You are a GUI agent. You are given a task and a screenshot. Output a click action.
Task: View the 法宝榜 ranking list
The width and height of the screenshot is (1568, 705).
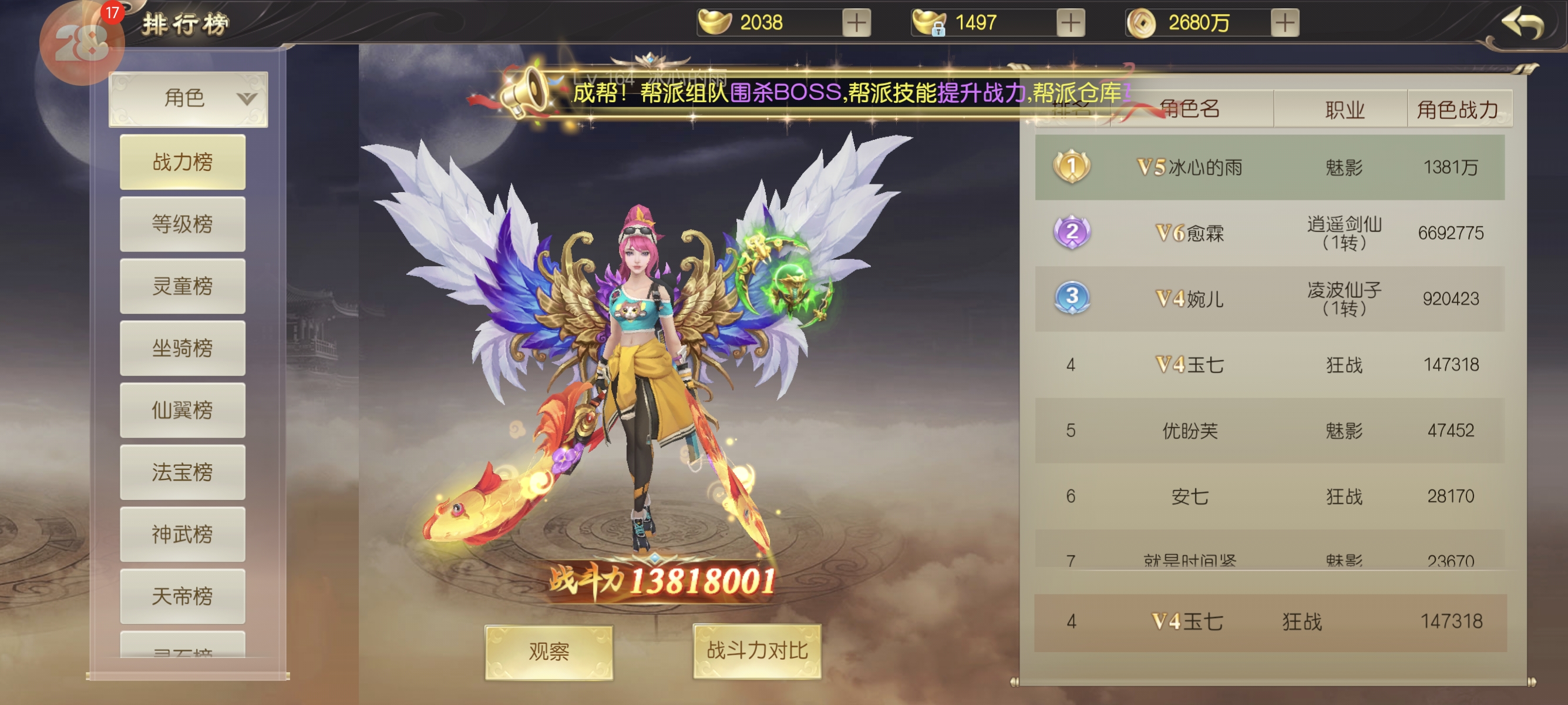point(183,472)
